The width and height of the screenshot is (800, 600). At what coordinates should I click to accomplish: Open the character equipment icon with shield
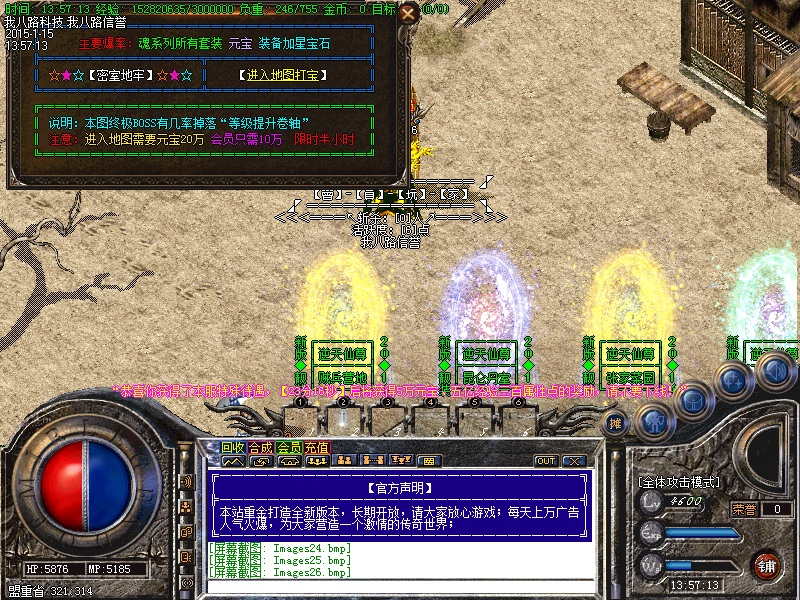(x=654, y=422)
